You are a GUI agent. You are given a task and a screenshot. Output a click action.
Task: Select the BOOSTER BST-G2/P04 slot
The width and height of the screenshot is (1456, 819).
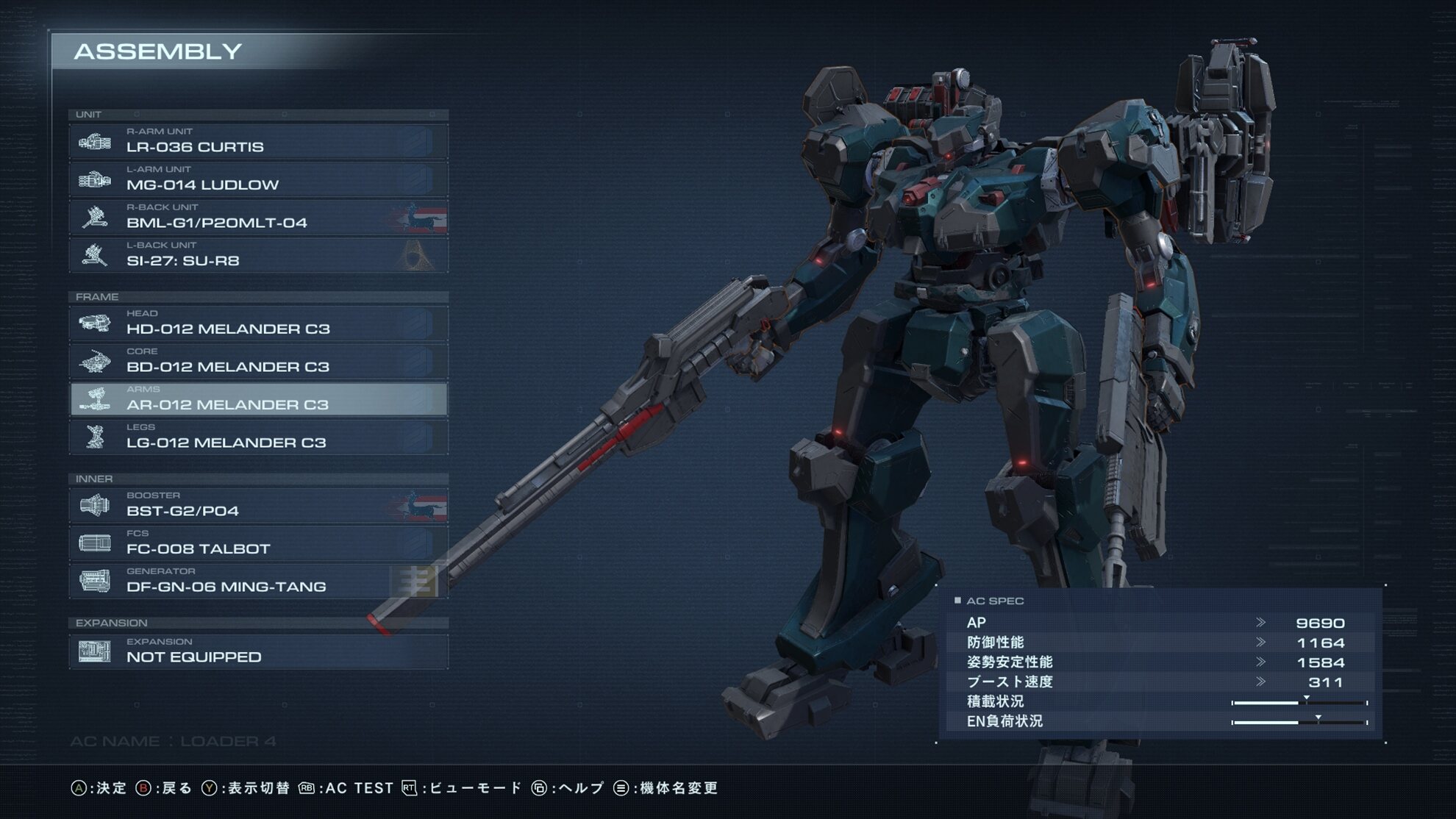[x=258, y=506]
